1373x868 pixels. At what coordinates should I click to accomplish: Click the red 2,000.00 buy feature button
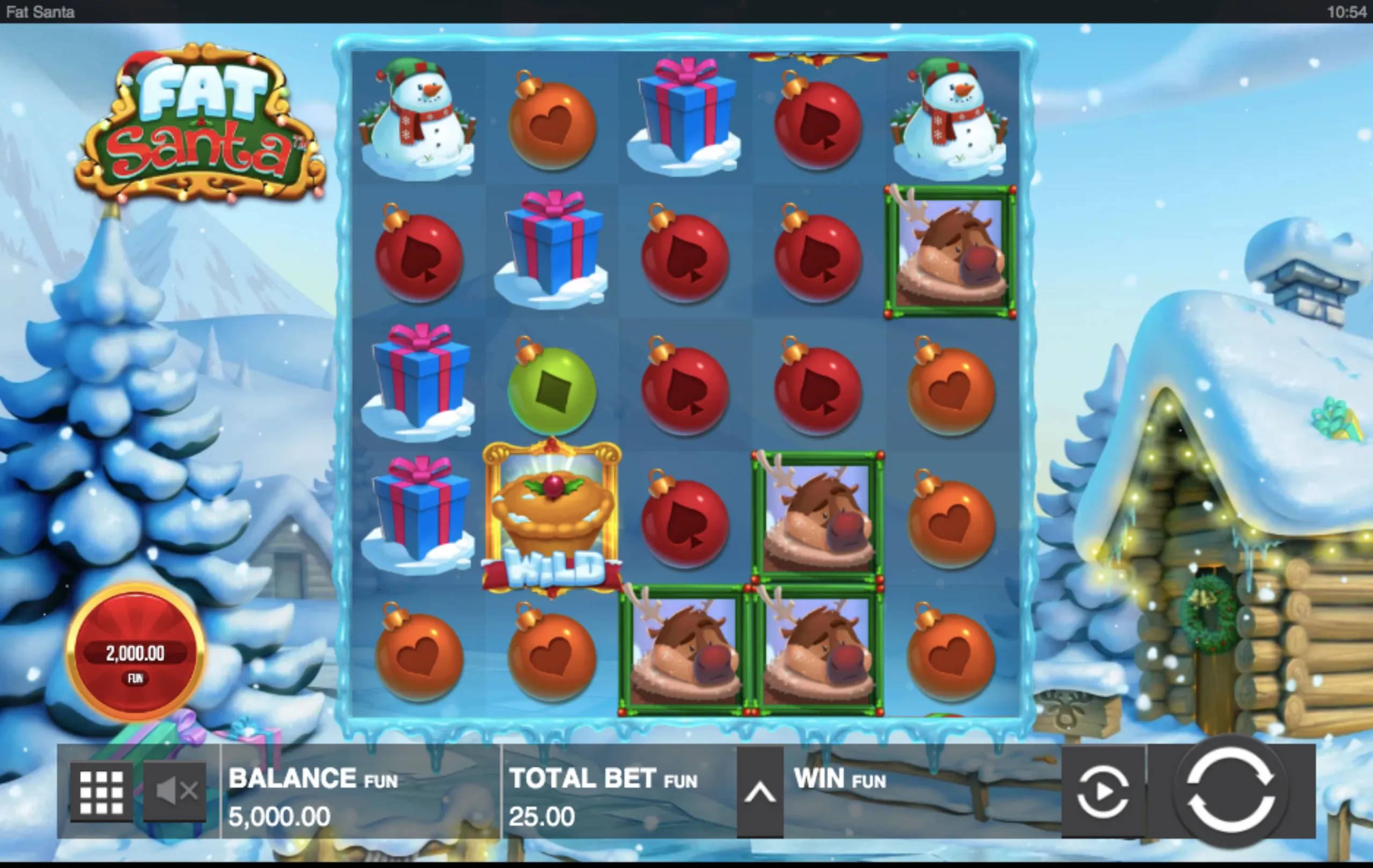(135, 652)
